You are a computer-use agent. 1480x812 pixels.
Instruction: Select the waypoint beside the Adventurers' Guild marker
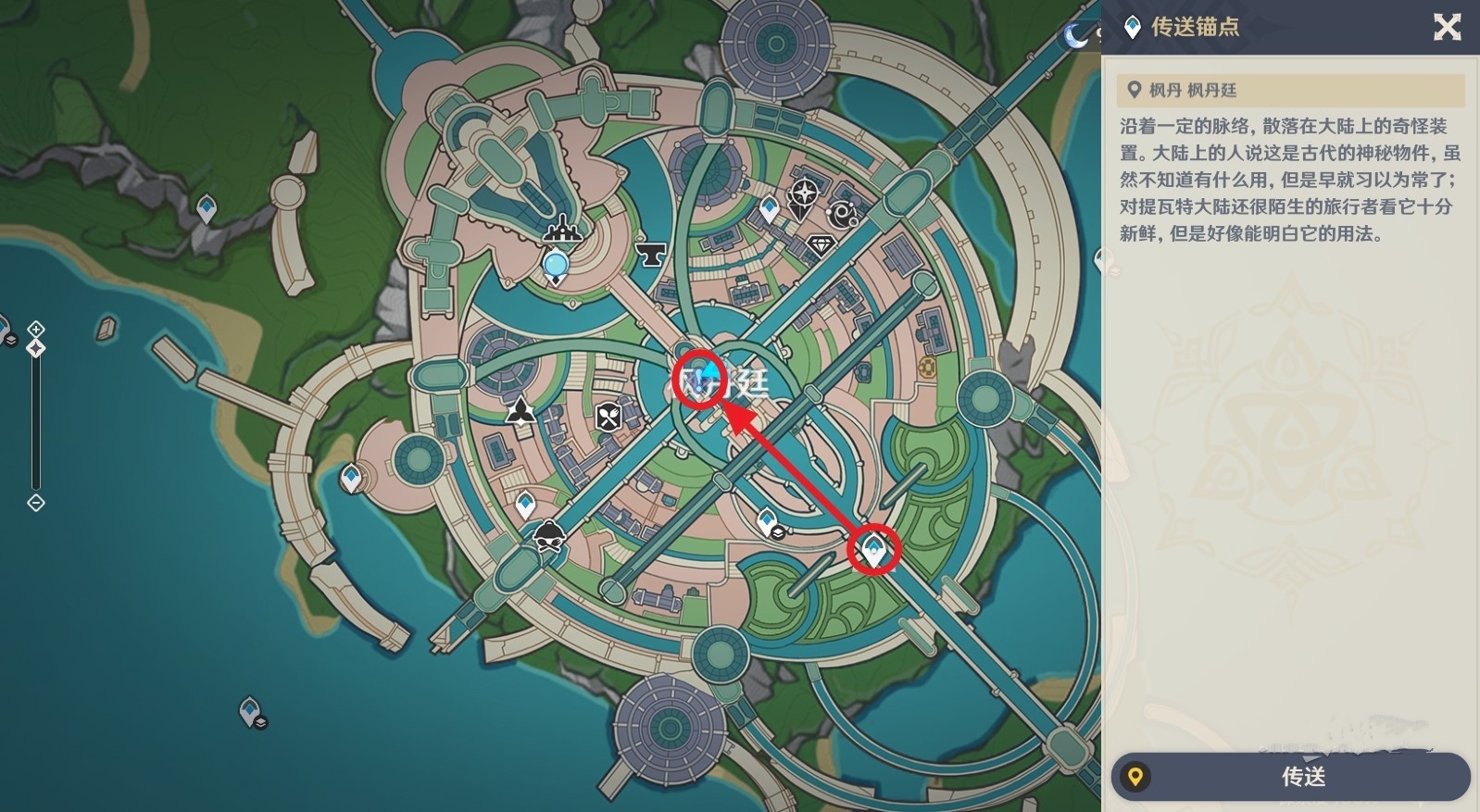pos(770,209)
